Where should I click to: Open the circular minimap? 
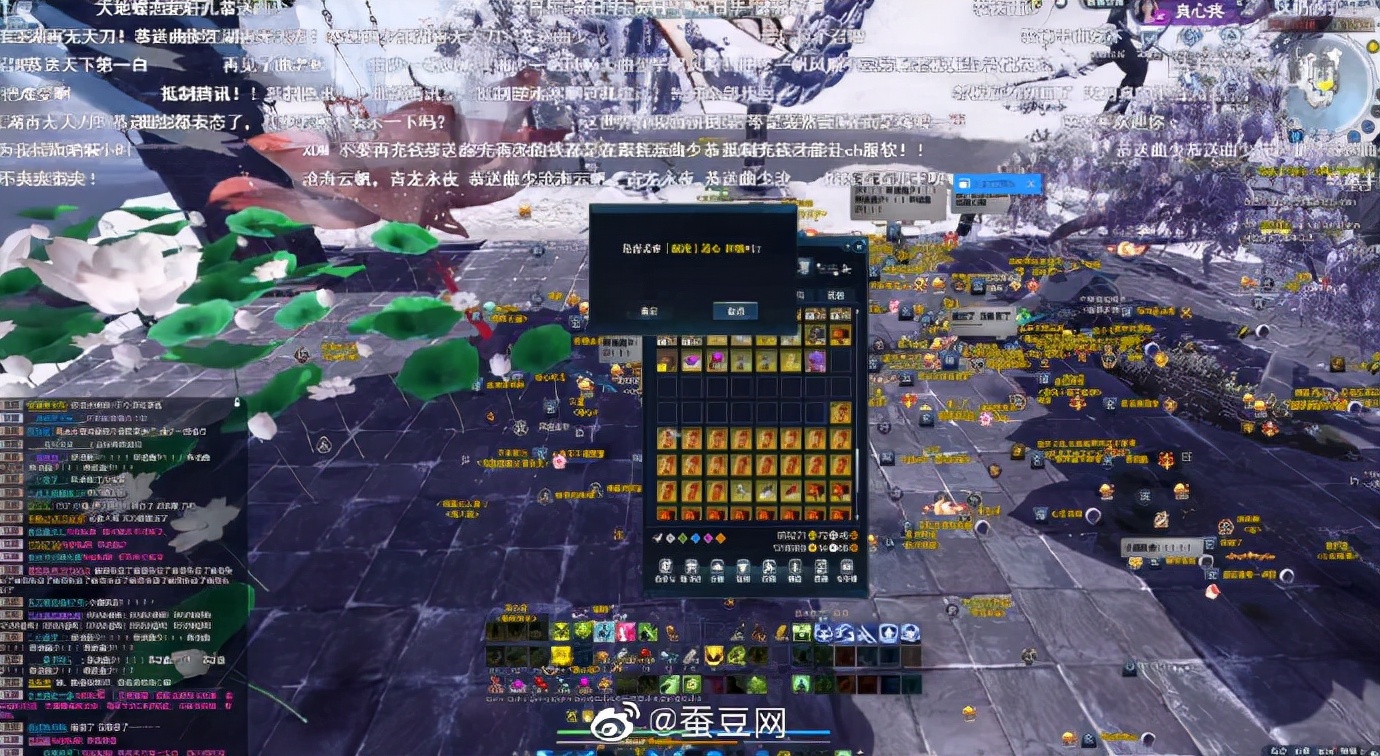point(1329,85)
